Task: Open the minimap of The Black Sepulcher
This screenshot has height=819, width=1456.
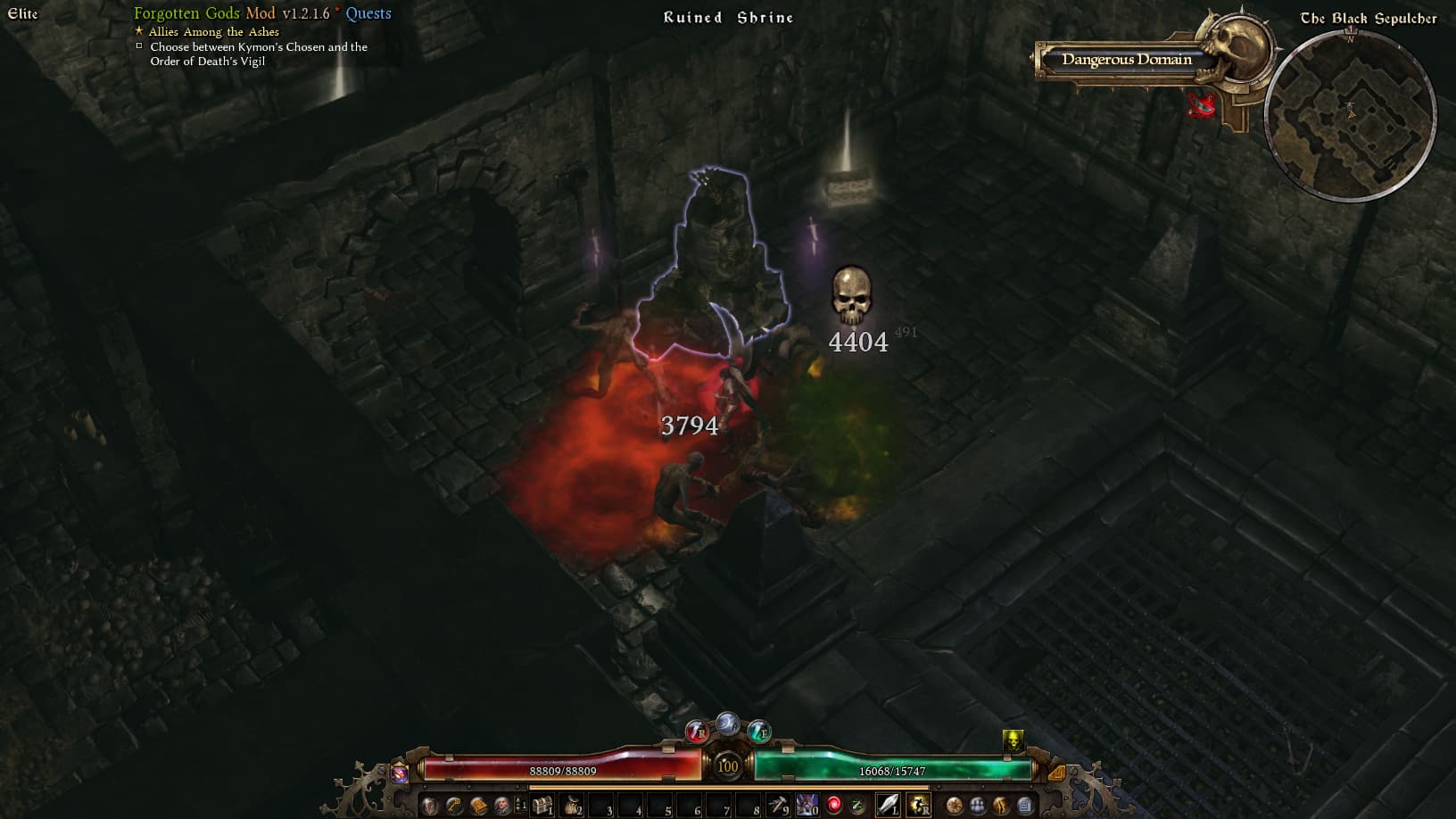Action: tap(1350, 114)
